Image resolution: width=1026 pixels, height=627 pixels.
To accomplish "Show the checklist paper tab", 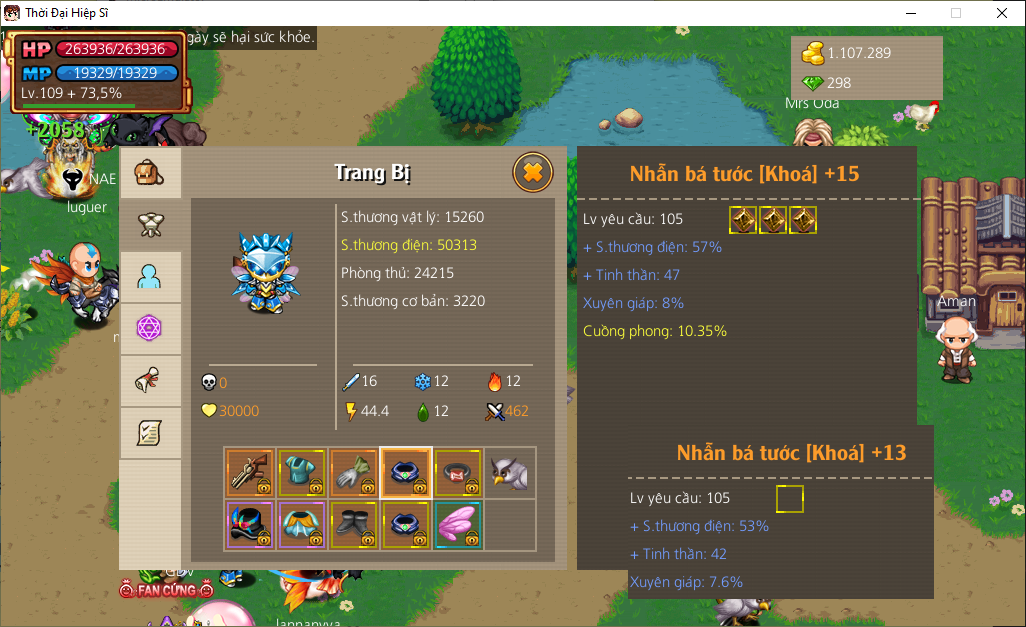I will (x=150, y=433).
